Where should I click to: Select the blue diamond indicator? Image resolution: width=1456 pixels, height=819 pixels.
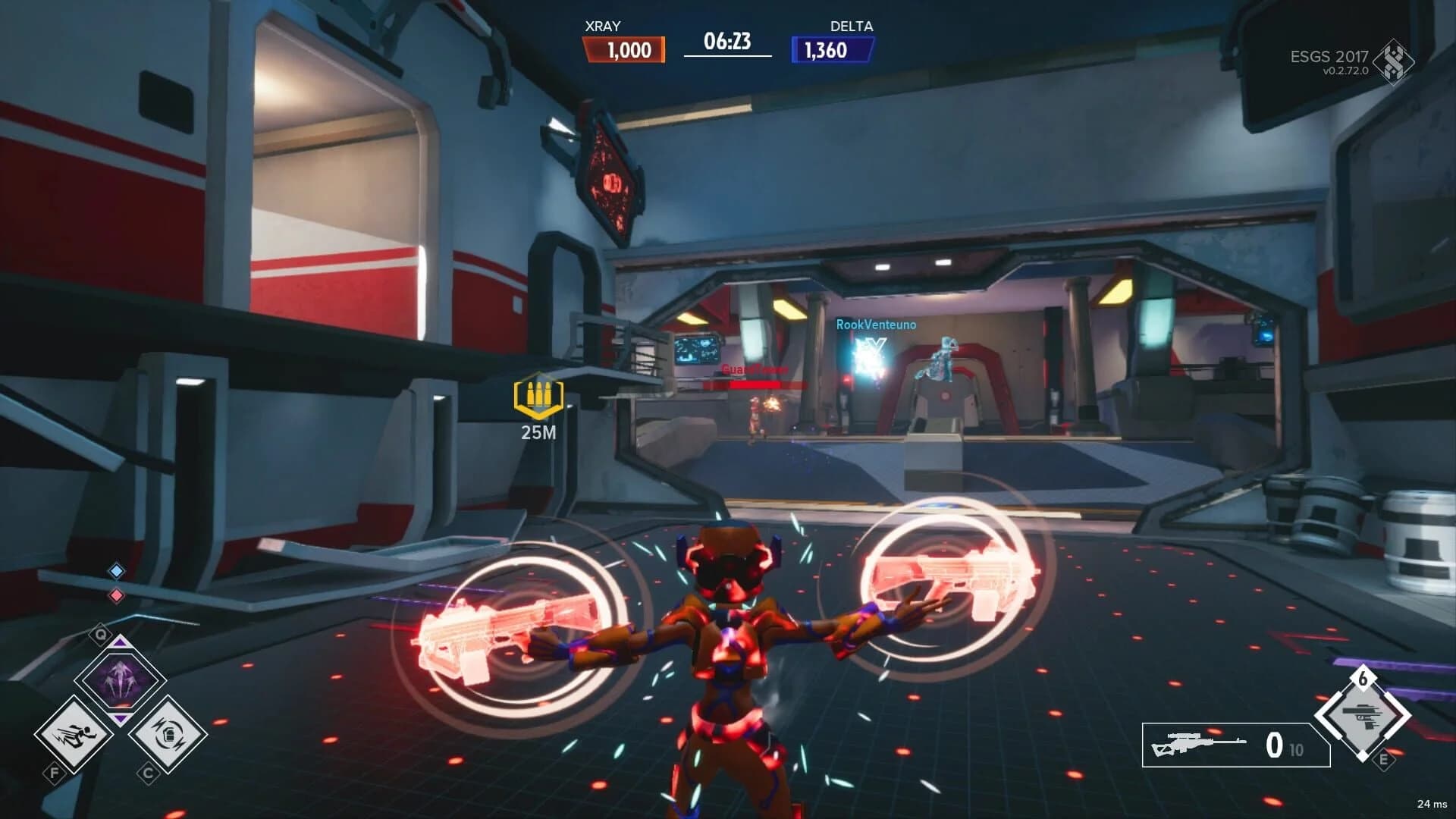coord(116,570)
